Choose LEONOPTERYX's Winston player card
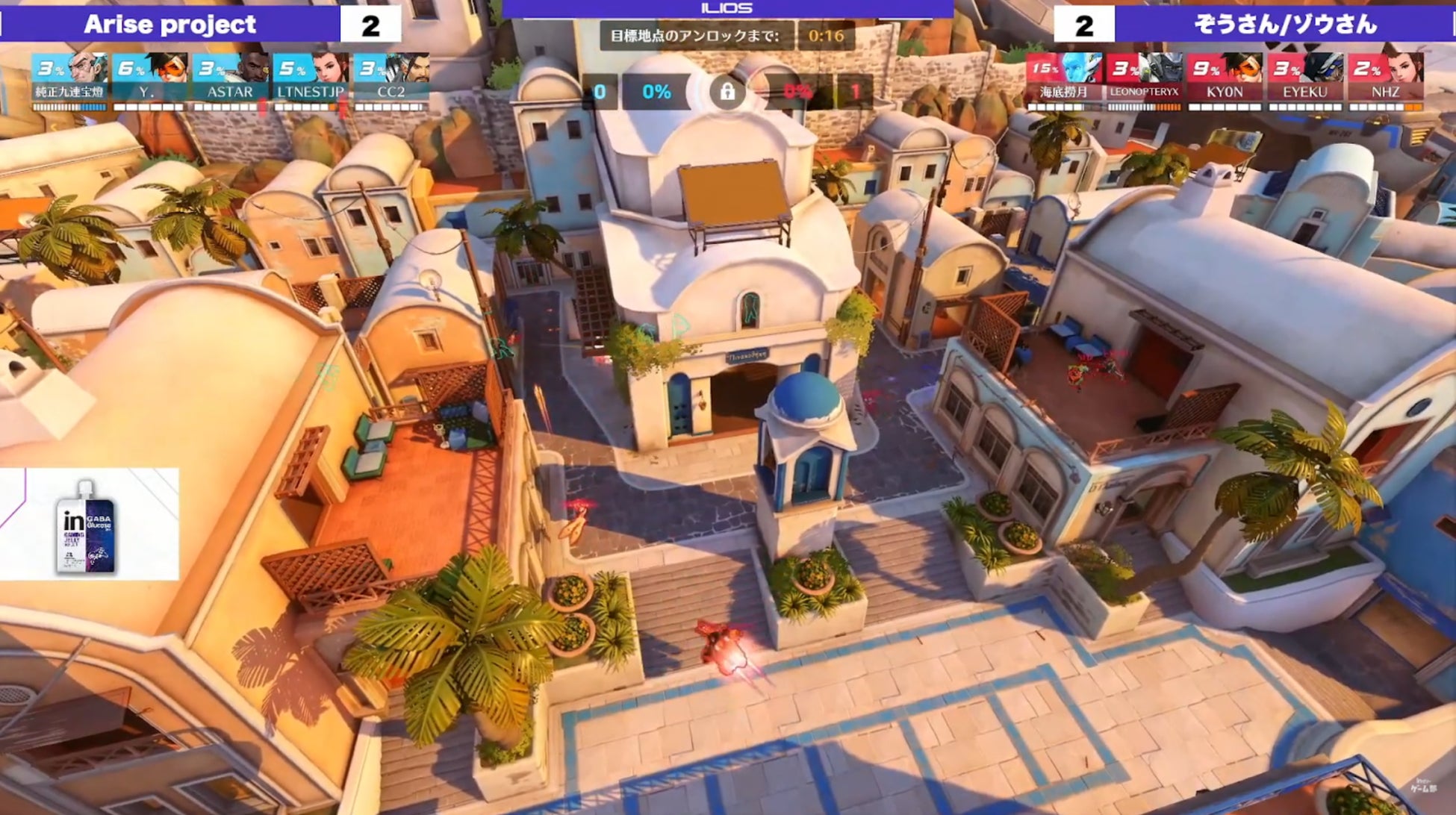 click(x=1144, y=77)
